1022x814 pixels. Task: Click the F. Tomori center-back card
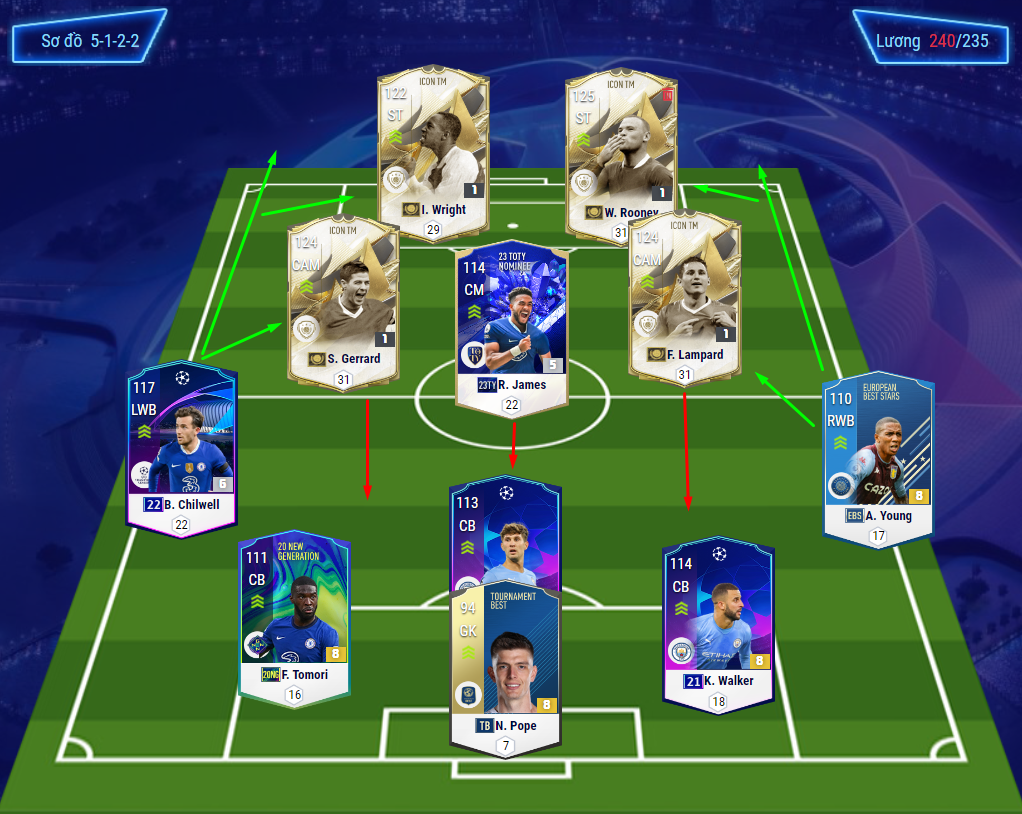coord(294,610)
